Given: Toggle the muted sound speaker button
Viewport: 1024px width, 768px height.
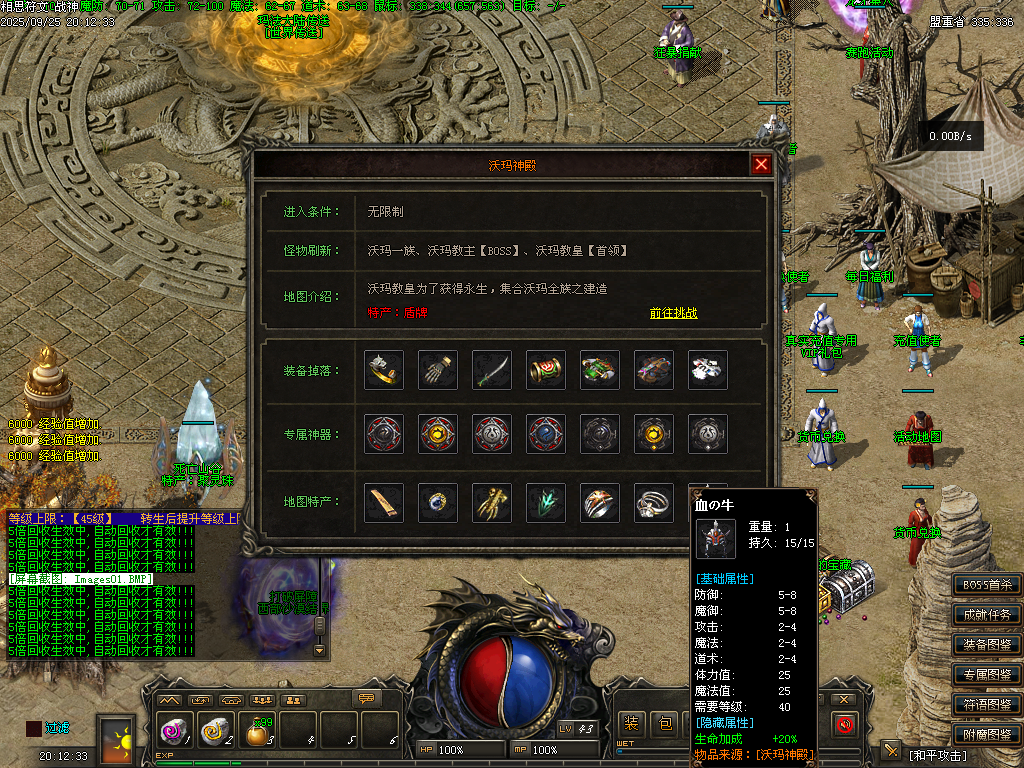Looking at the screenshot, I should click(845, 724).
